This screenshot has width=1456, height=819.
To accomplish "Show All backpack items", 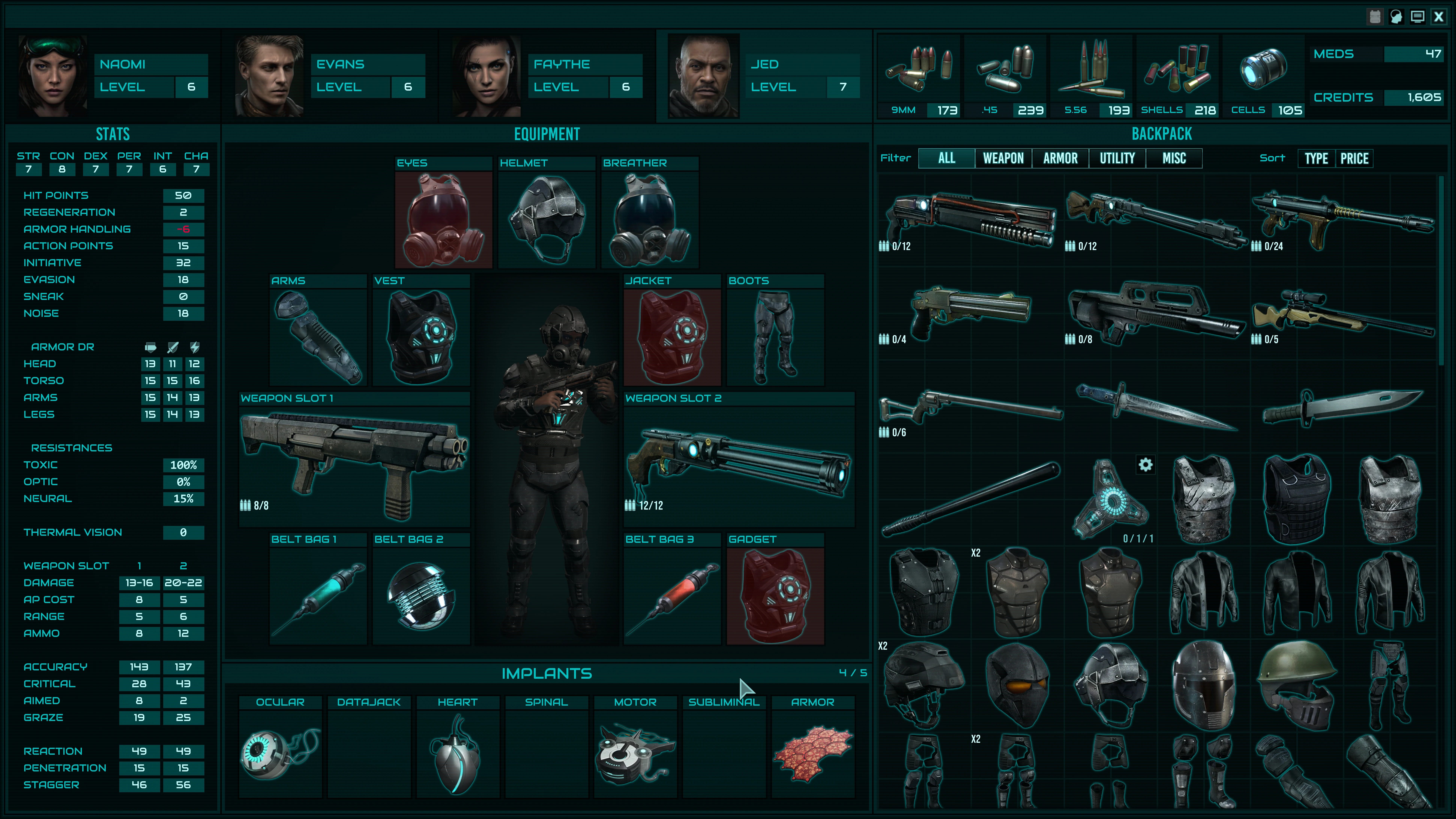I will click(947, 158).
